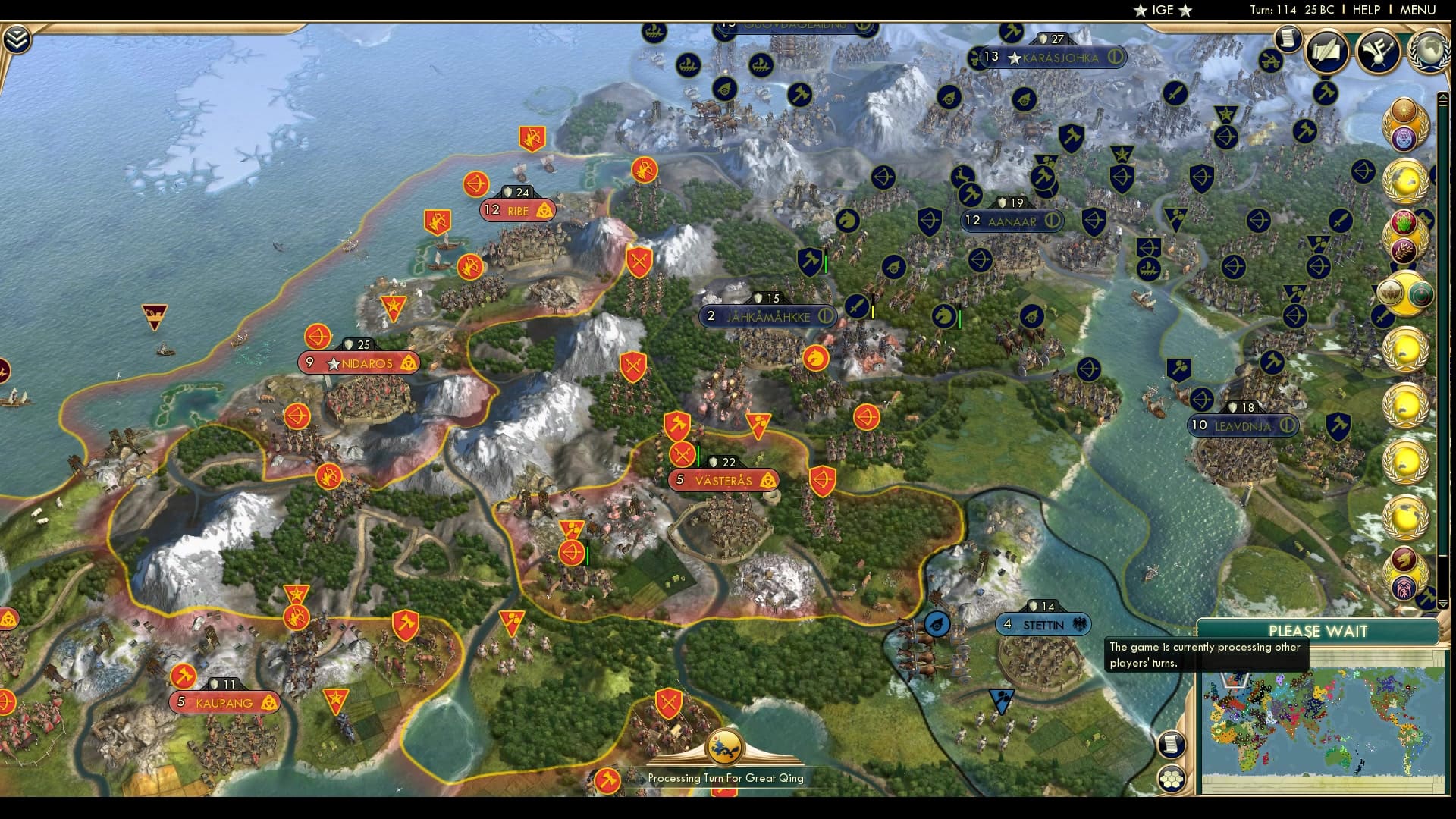Click the golden sun wonder notification medal
Image resolution: width=1456 pixels, height=819 pixels.
click(1404, 111)
